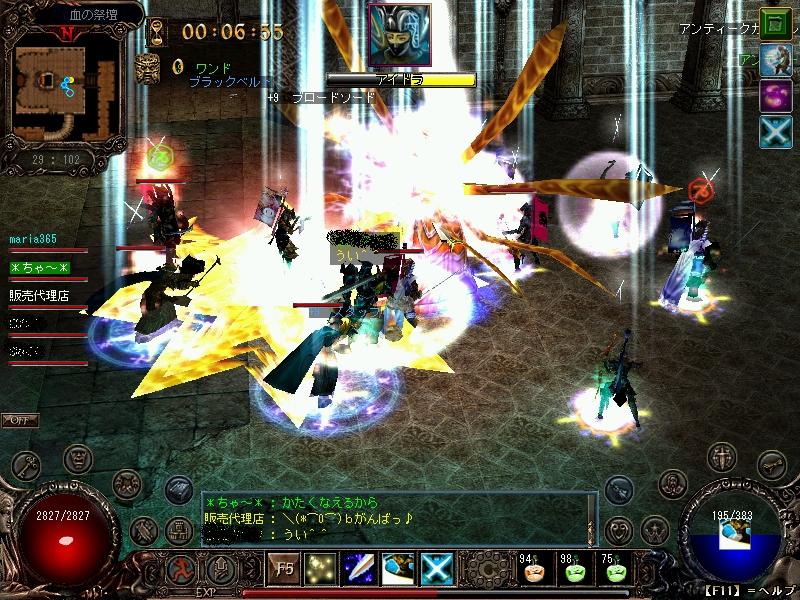Use the green potion with 75 count
Screen dimensions: 800x600
pos(615,570)
